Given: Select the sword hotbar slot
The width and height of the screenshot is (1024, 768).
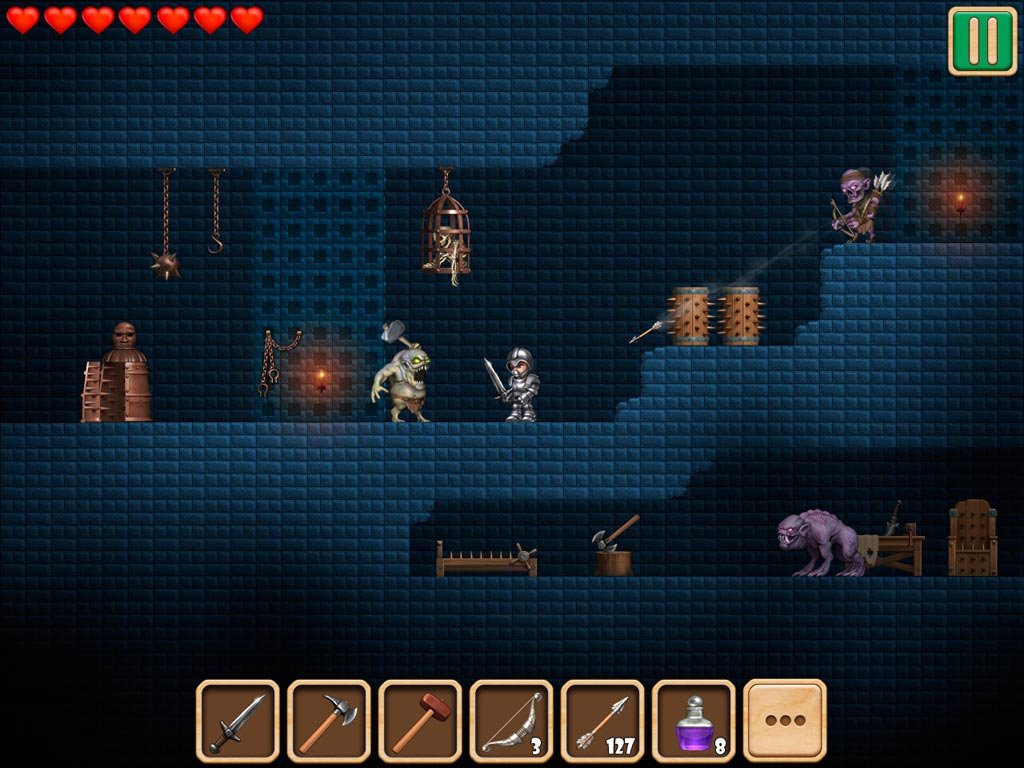Looking at the screenshot, I should coord(237,720).
